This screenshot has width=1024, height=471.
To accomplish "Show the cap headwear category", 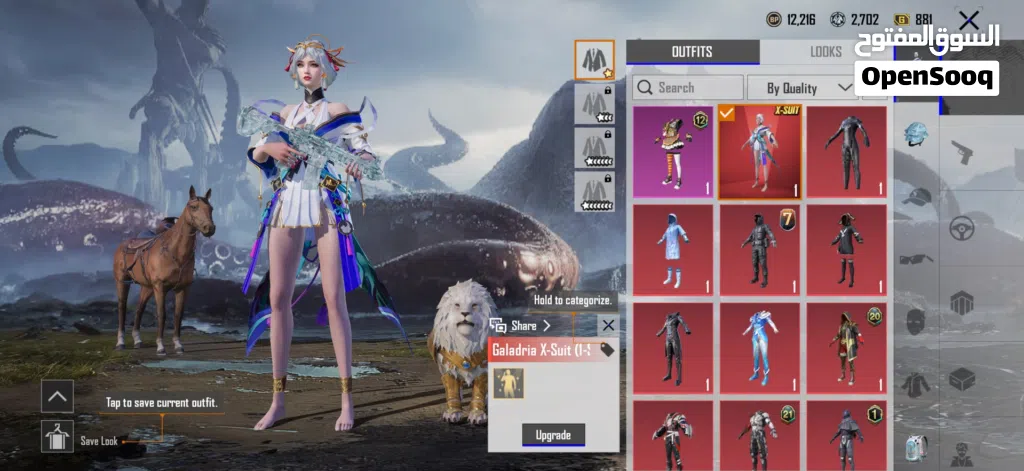I will point(915,197).
